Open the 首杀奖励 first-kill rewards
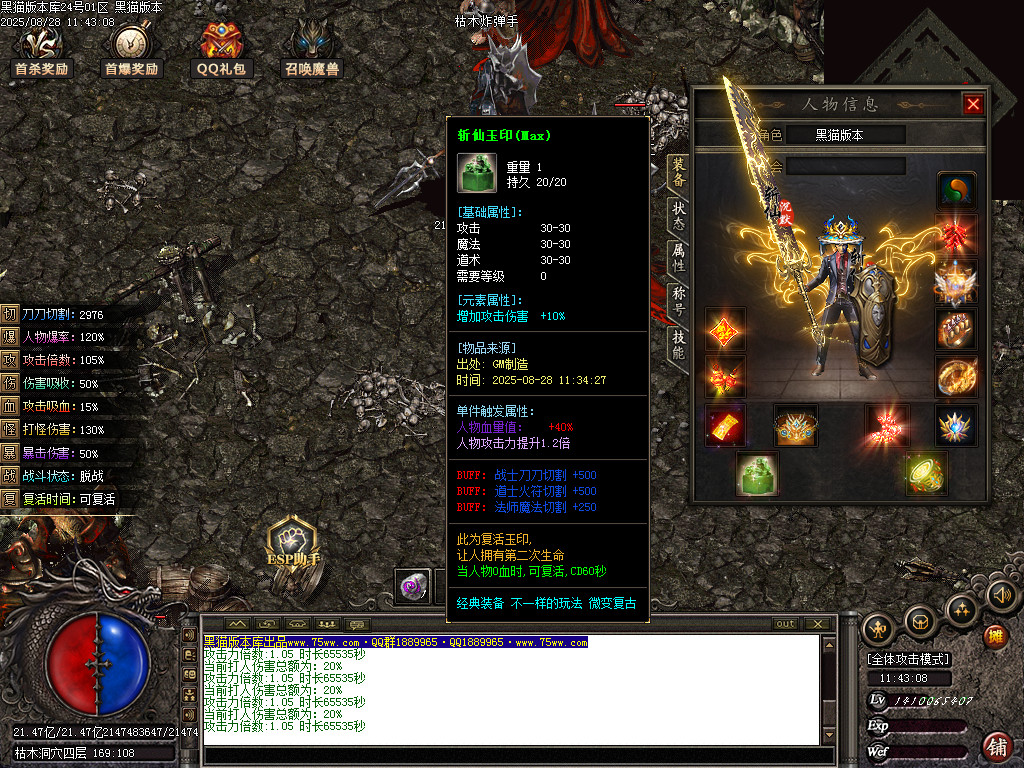This screenshot has width=1024, height=768. coord(42,50)
